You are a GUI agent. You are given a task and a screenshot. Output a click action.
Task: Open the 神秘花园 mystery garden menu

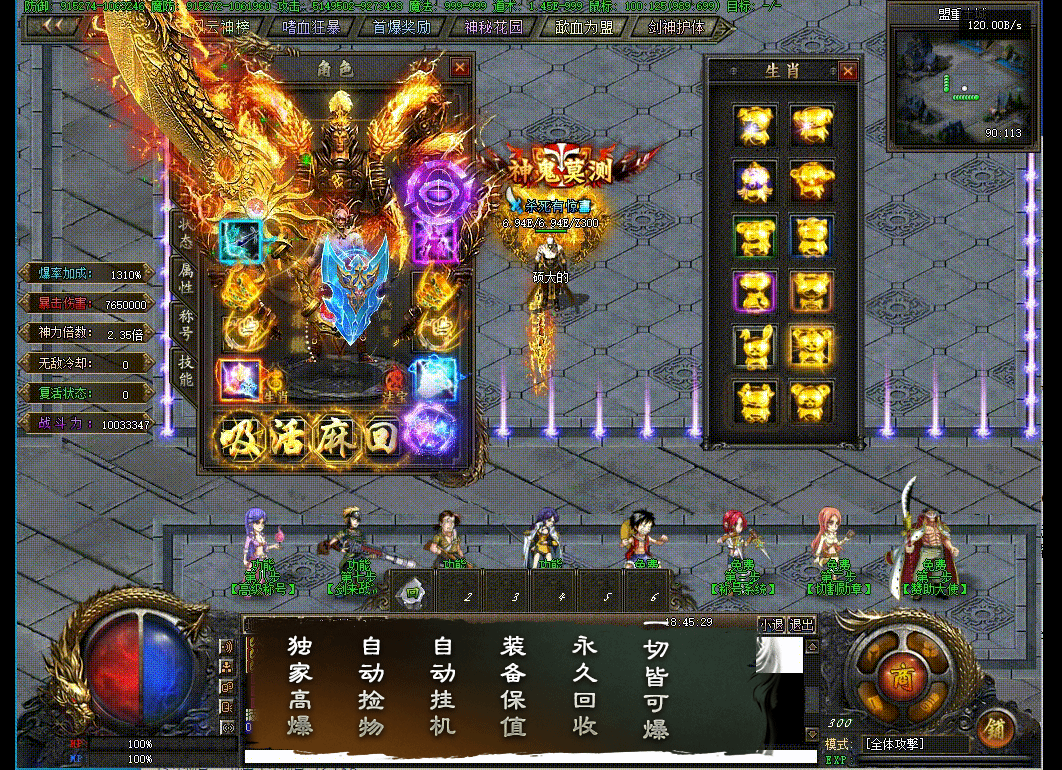point(493,27)
